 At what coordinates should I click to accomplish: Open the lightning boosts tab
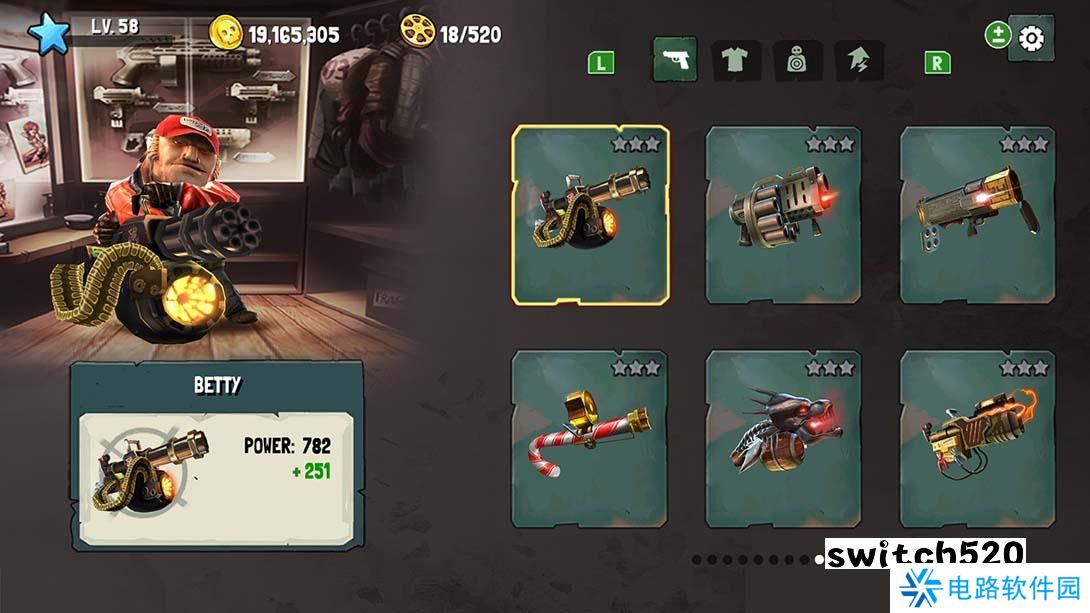point(859,61)
